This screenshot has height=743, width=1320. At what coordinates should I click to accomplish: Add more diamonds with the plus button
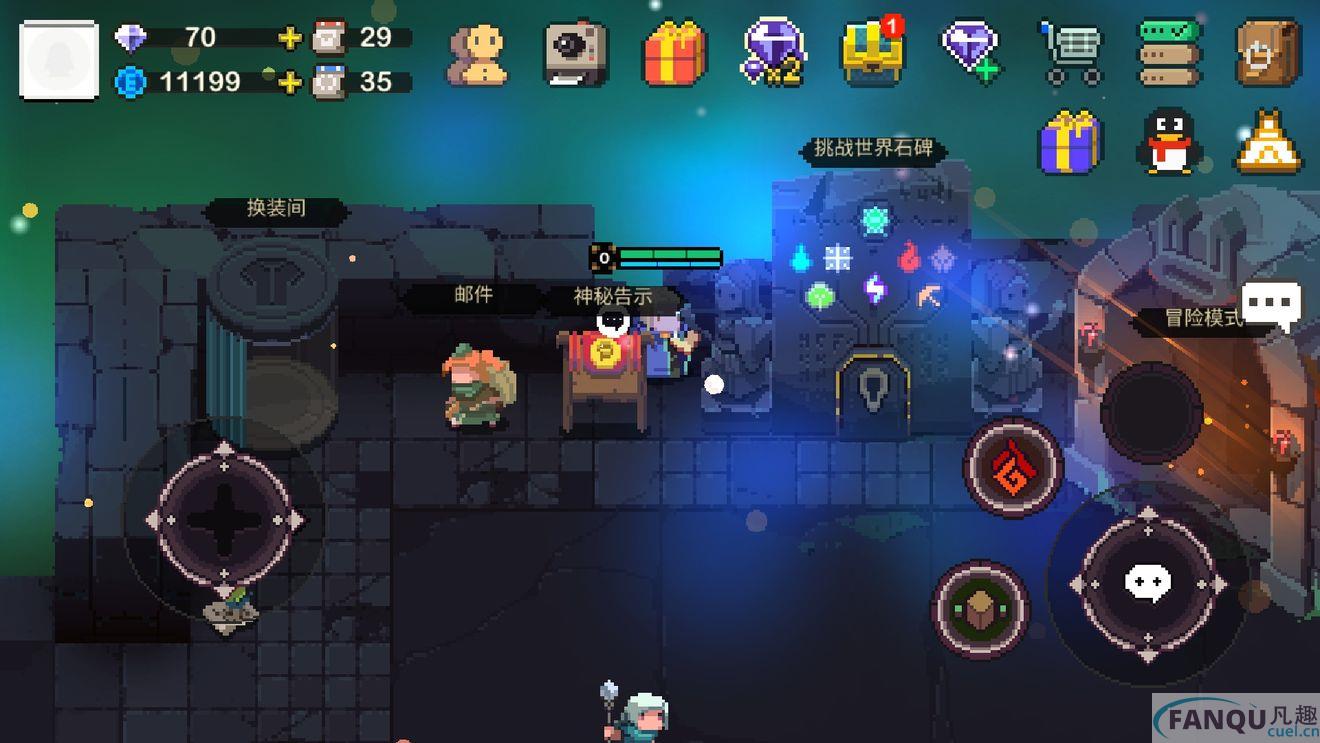tap(290, 38)
